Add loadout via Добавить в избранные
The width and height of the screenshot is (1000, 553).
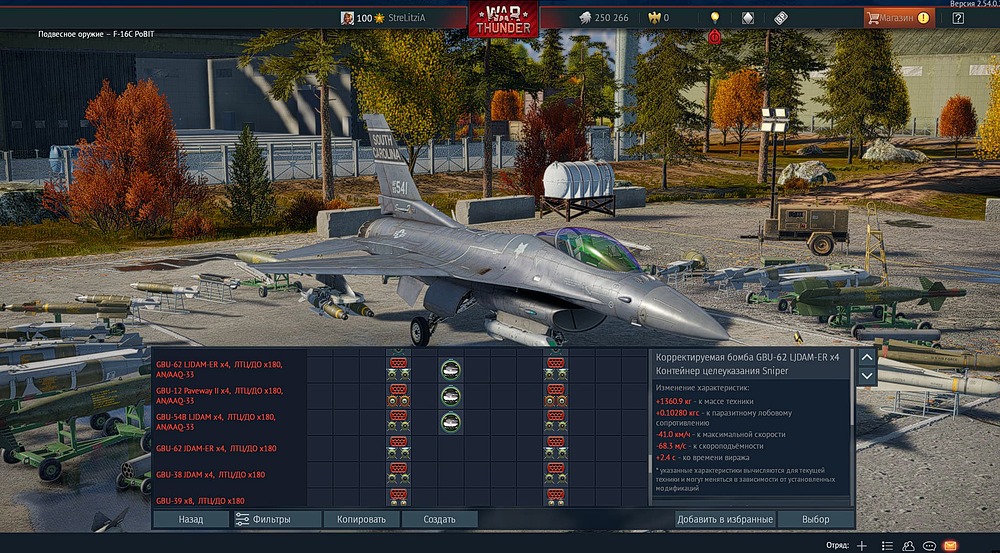[x=724, y=519]
